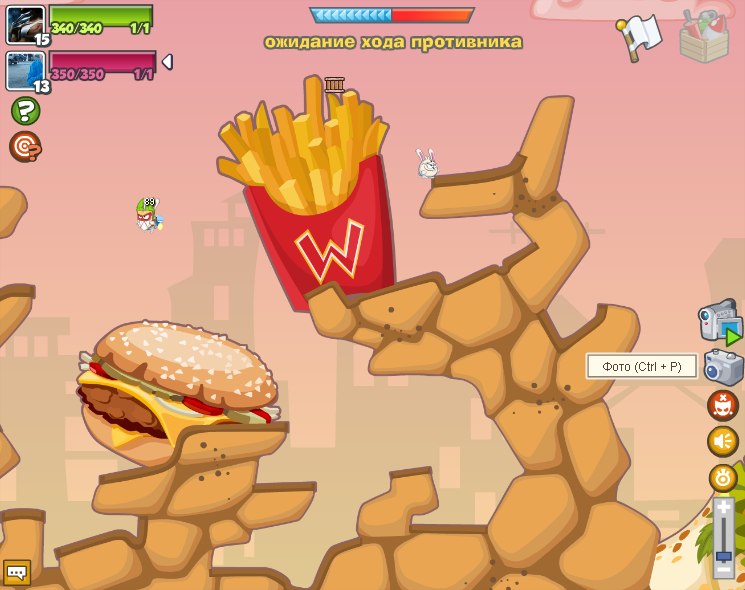Click the yellow stopwatch button

point(723,477)
